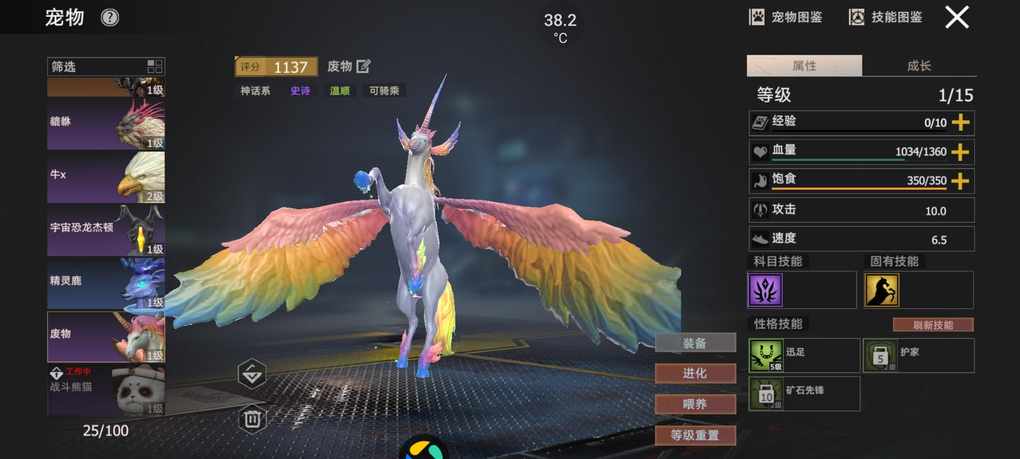Open the 宠物图鉴 pet encyclopedia
Screen dimensions: 1020x459
click(x=786, y=17)
